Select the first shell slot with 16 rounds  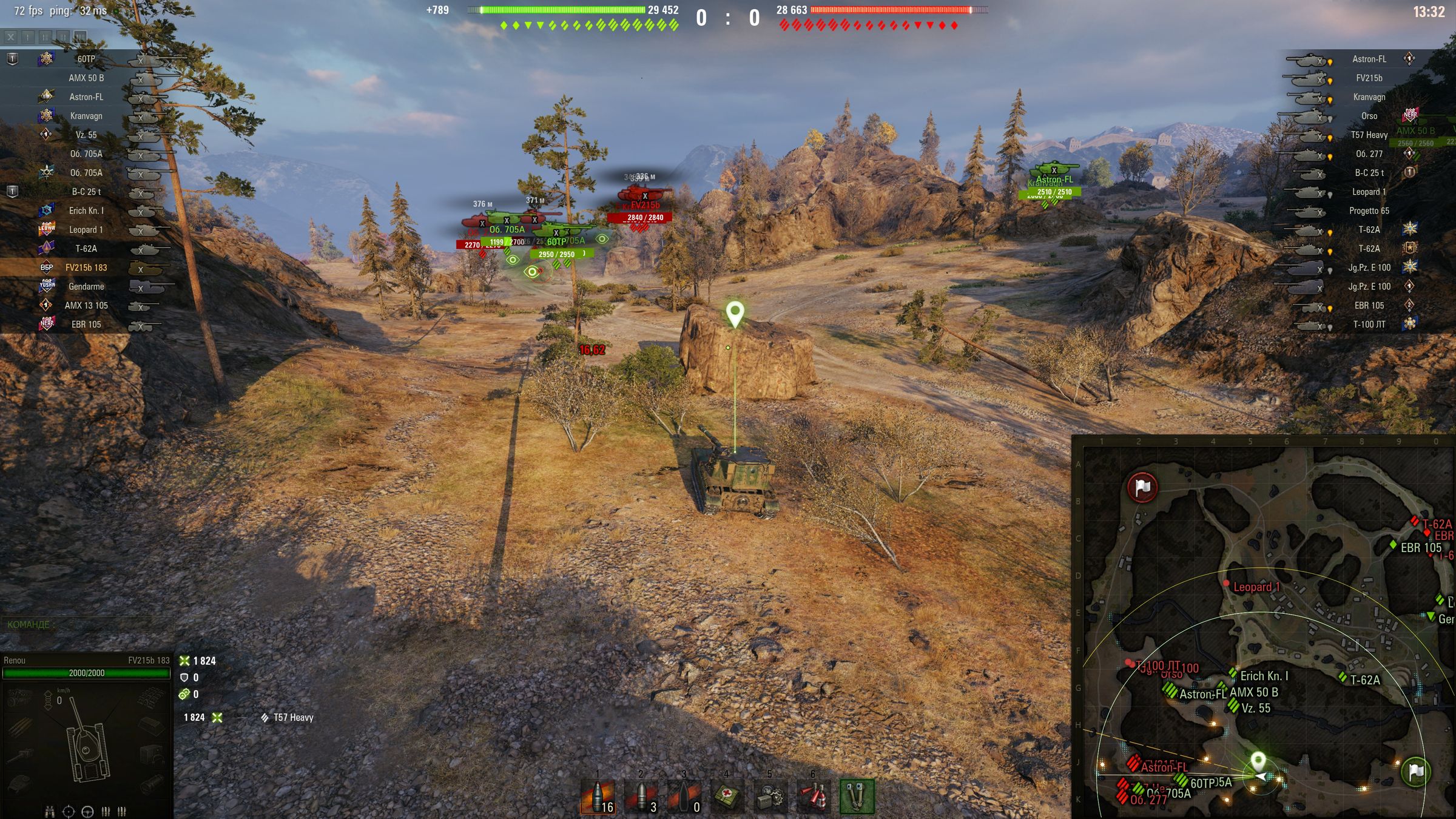598,796
